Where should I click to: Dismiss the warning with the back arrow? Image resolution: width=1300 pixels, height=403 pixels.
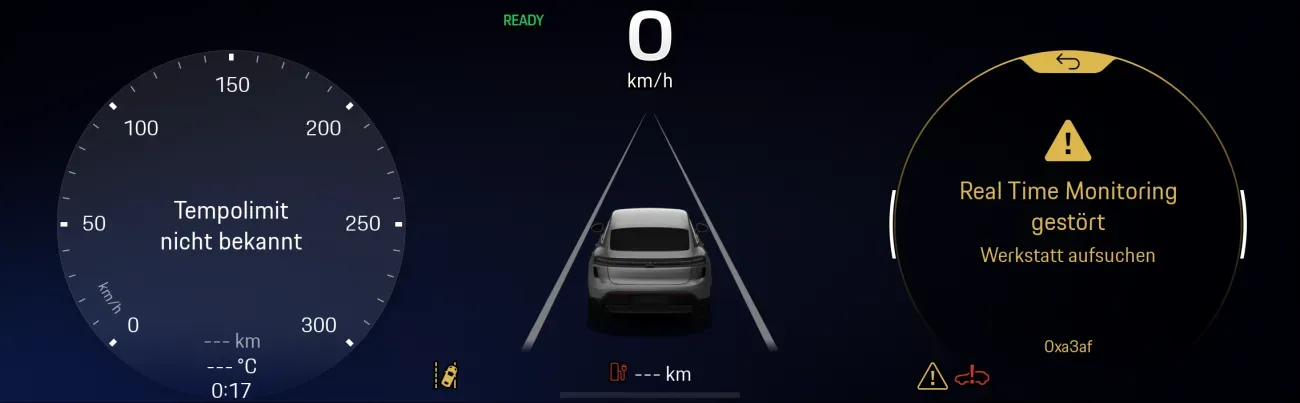(x=1068, y=64)
